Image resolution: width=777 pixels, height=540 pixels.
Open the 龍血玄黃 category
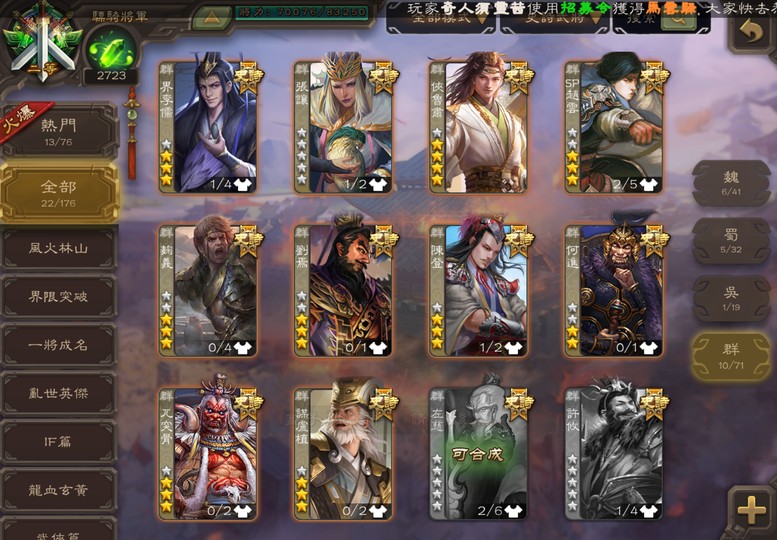point(60,490)
